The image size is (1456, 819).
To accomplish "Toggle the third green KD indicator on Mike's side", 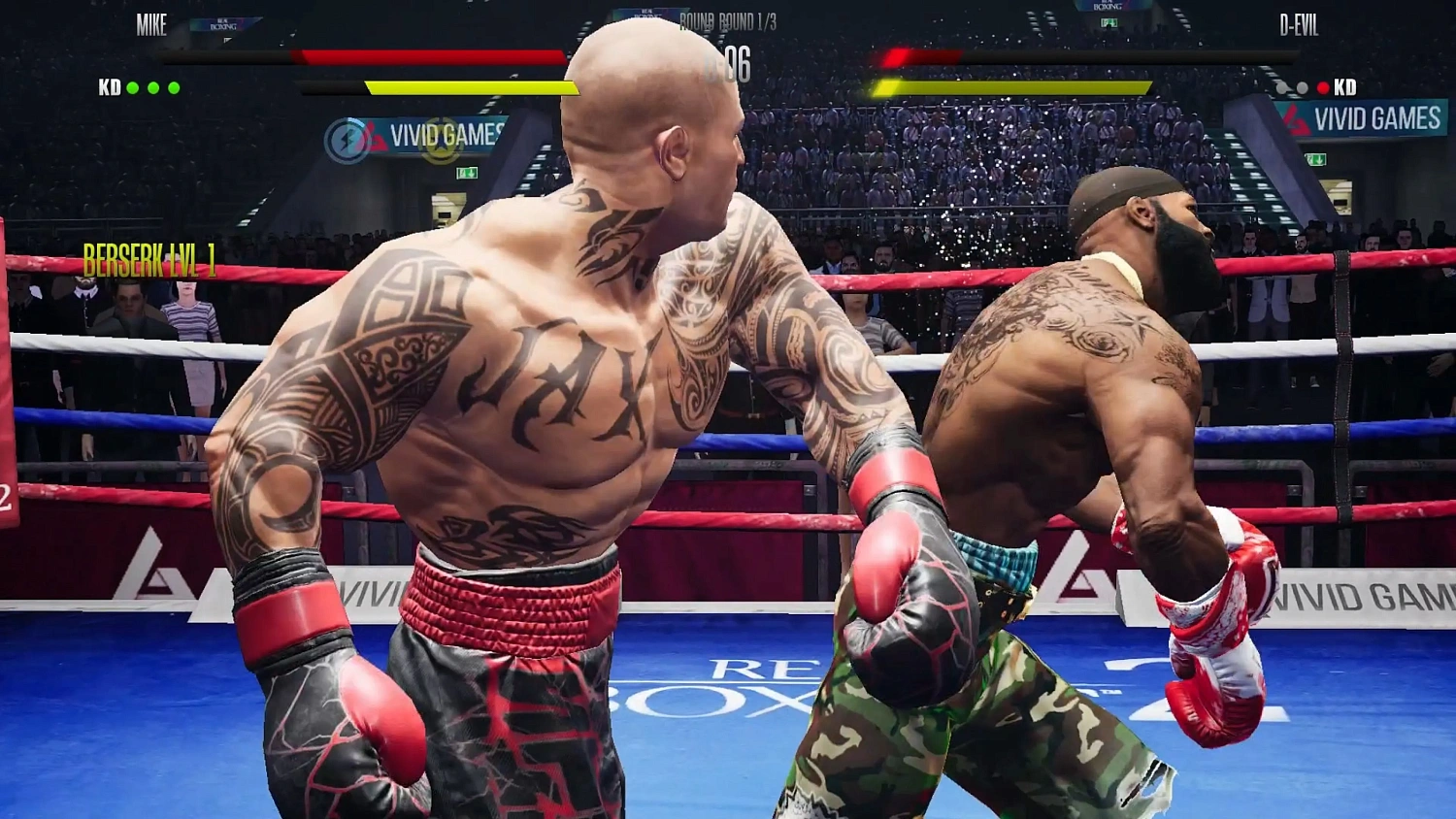I will [176, 87].
